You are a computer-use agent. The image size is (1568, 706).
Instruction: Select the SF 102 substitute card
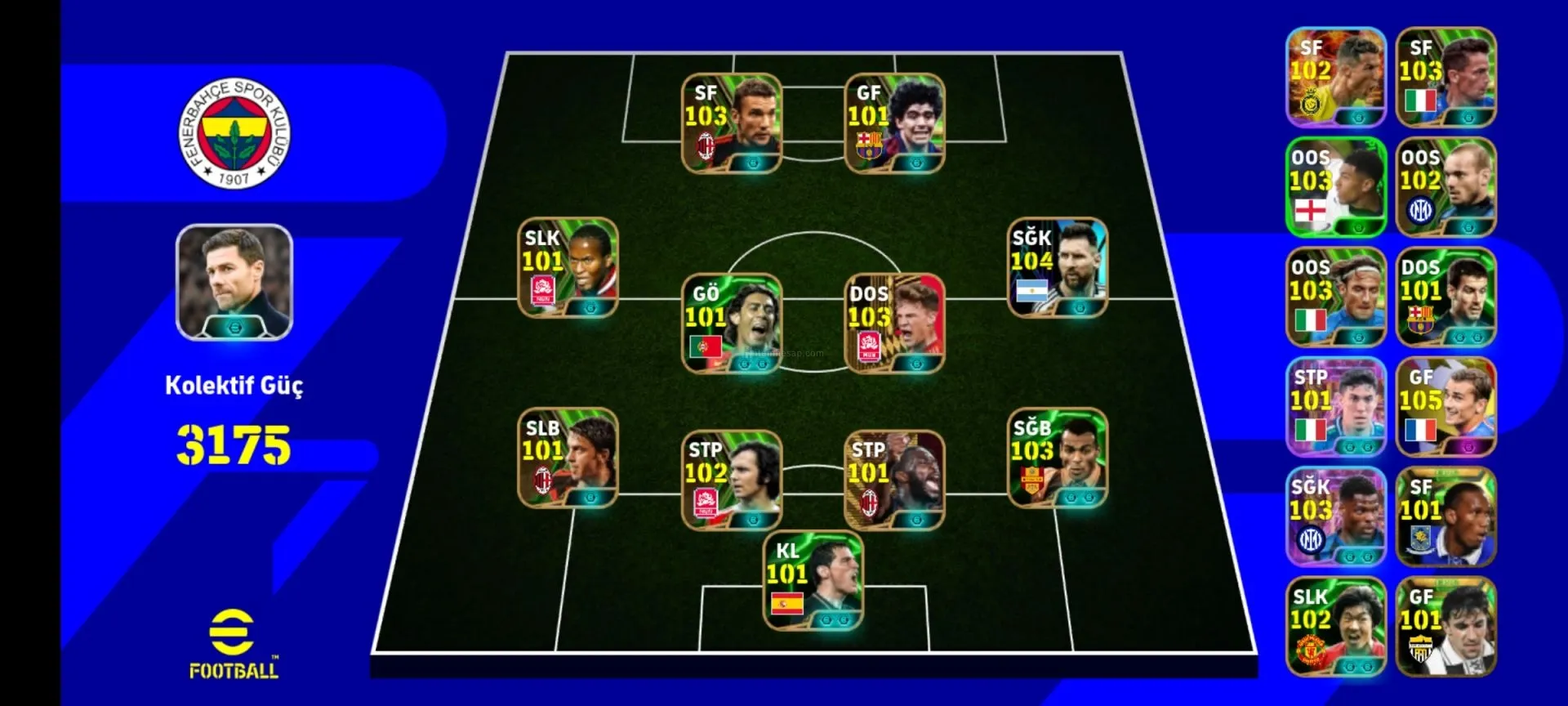coord(1336,78)
